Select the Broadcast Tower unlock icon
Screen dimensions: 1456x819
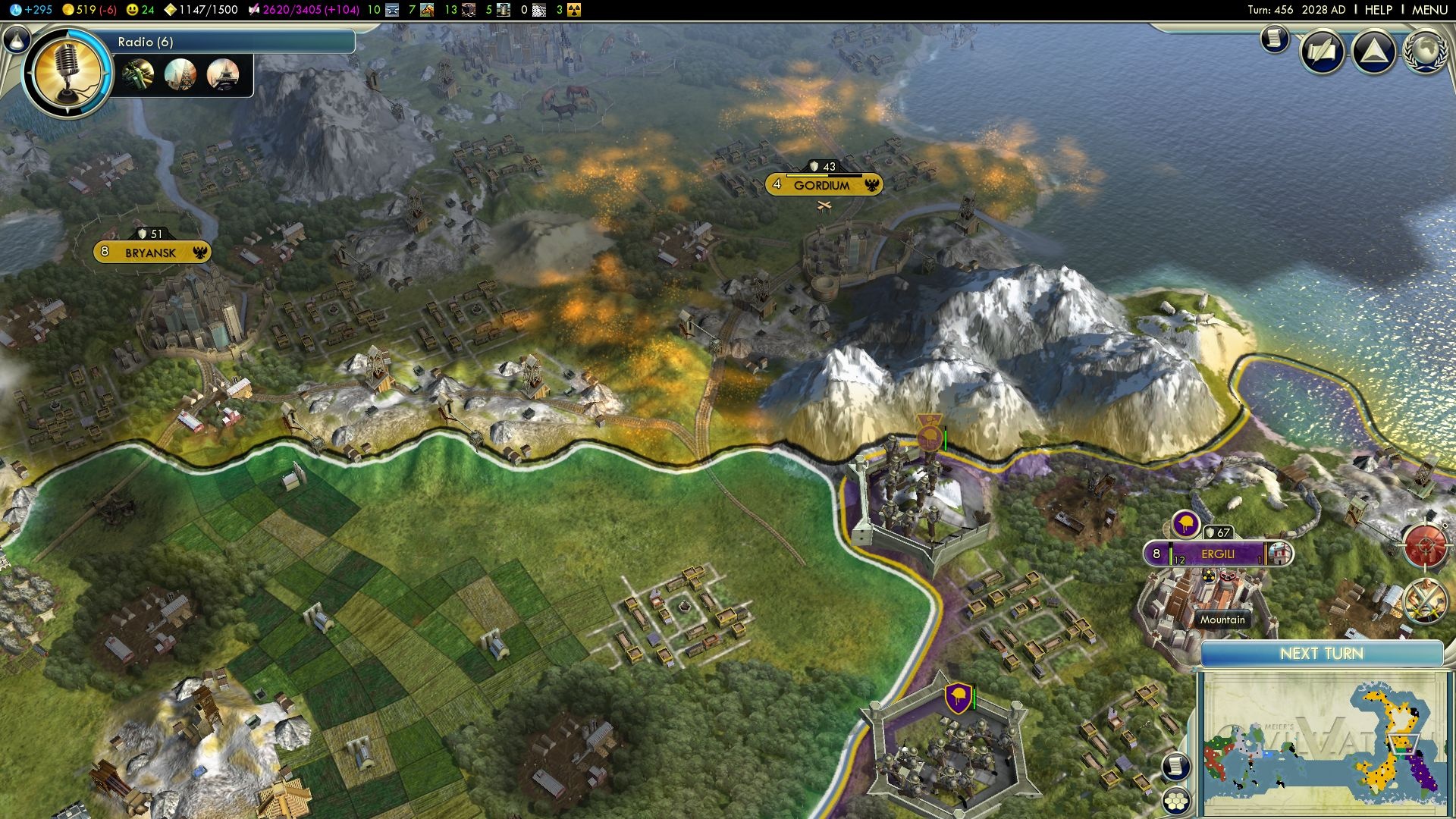click(x=180, y=75)
